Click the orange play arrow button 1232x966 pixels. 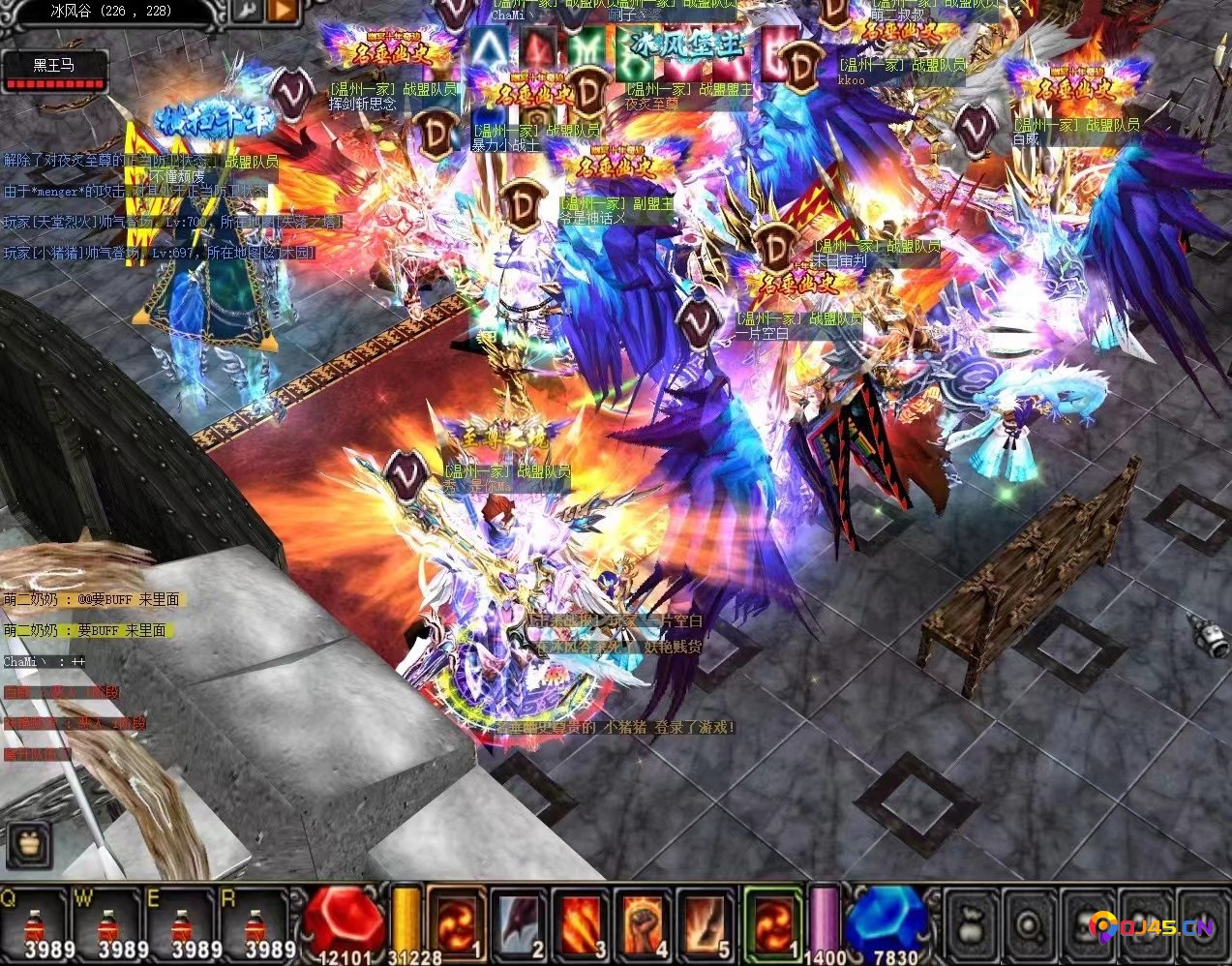point(283,11)
